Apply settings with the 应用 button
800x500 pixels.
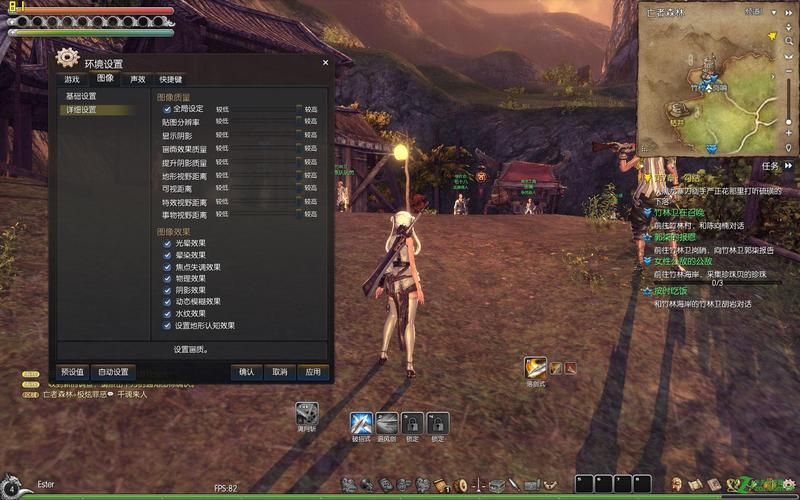coord(312,372)
